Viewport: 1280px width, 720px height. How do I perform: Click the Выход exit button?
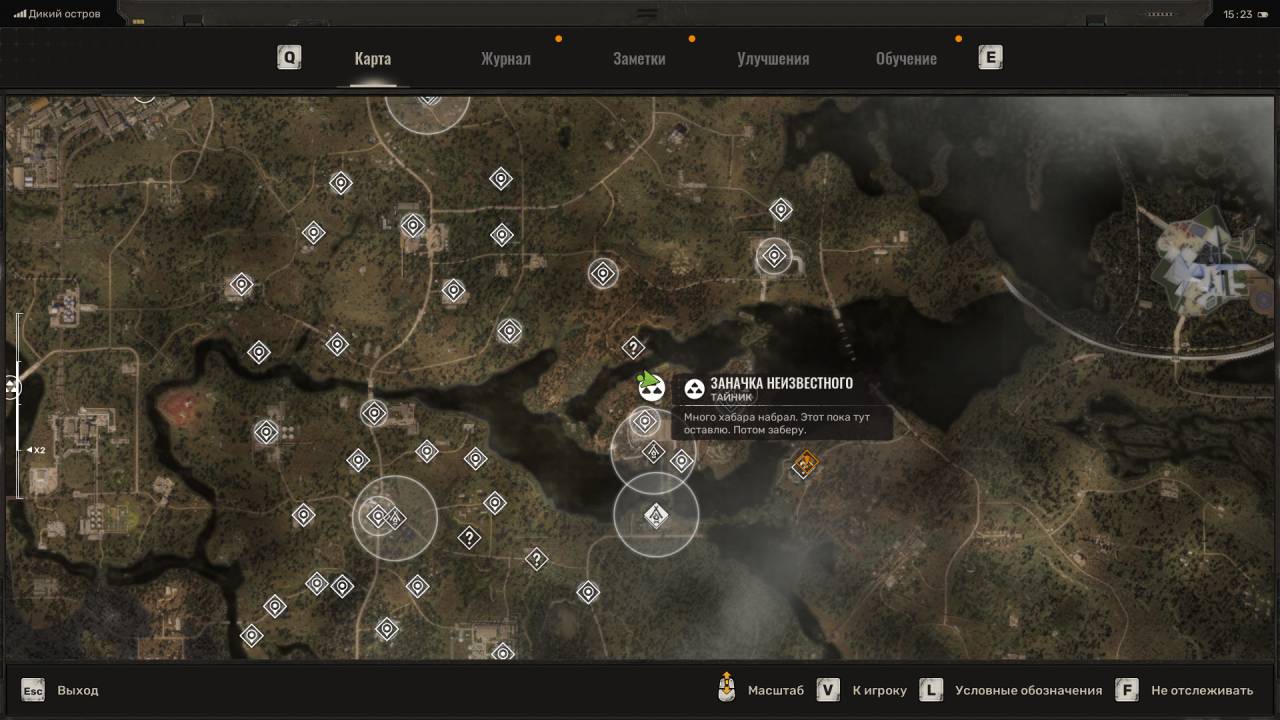coord(61,690)
